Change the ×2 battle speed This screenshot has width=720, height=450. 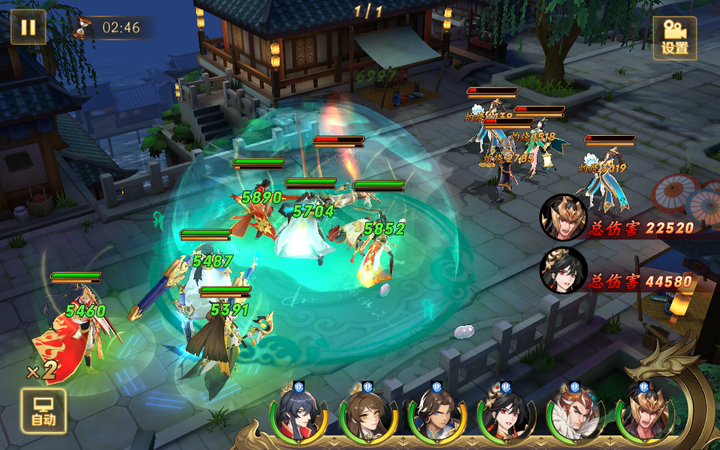(40, 371)
